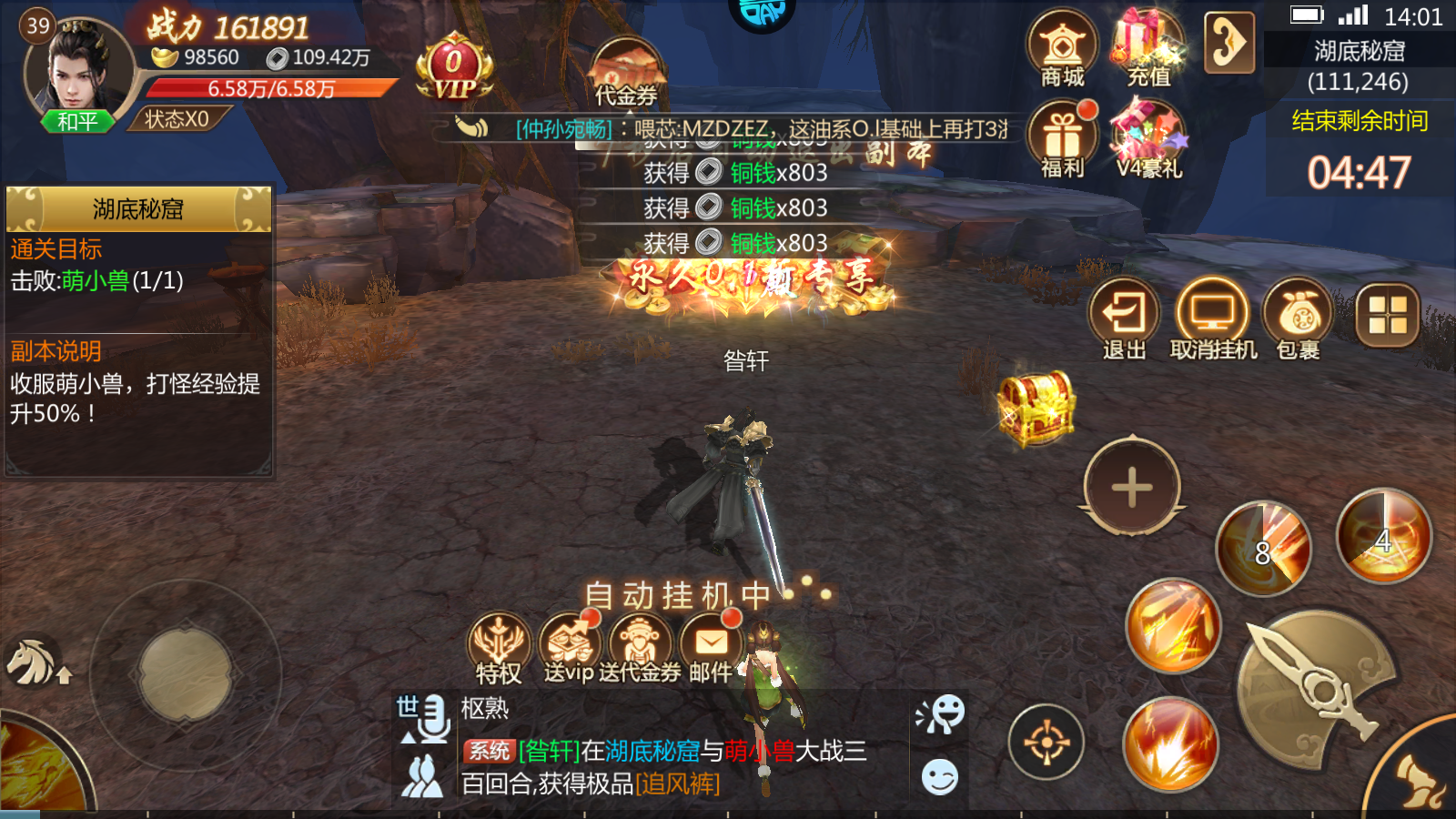
Task: Claim the 送vip offer
Action: tap(569, 648)
